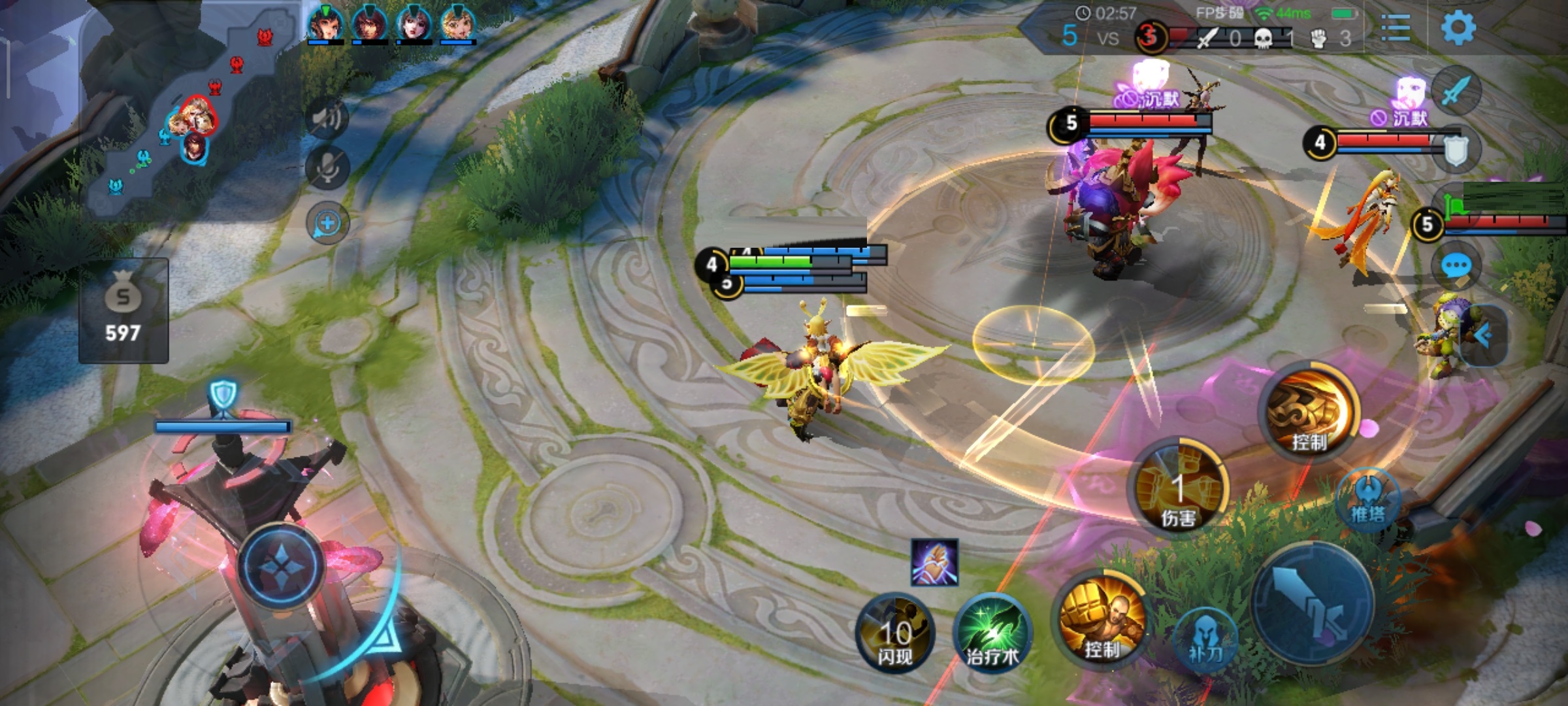
Task: Cast the 闪现 Flash summoner spell
Action: pyautogui.click(x=895, y=633)
